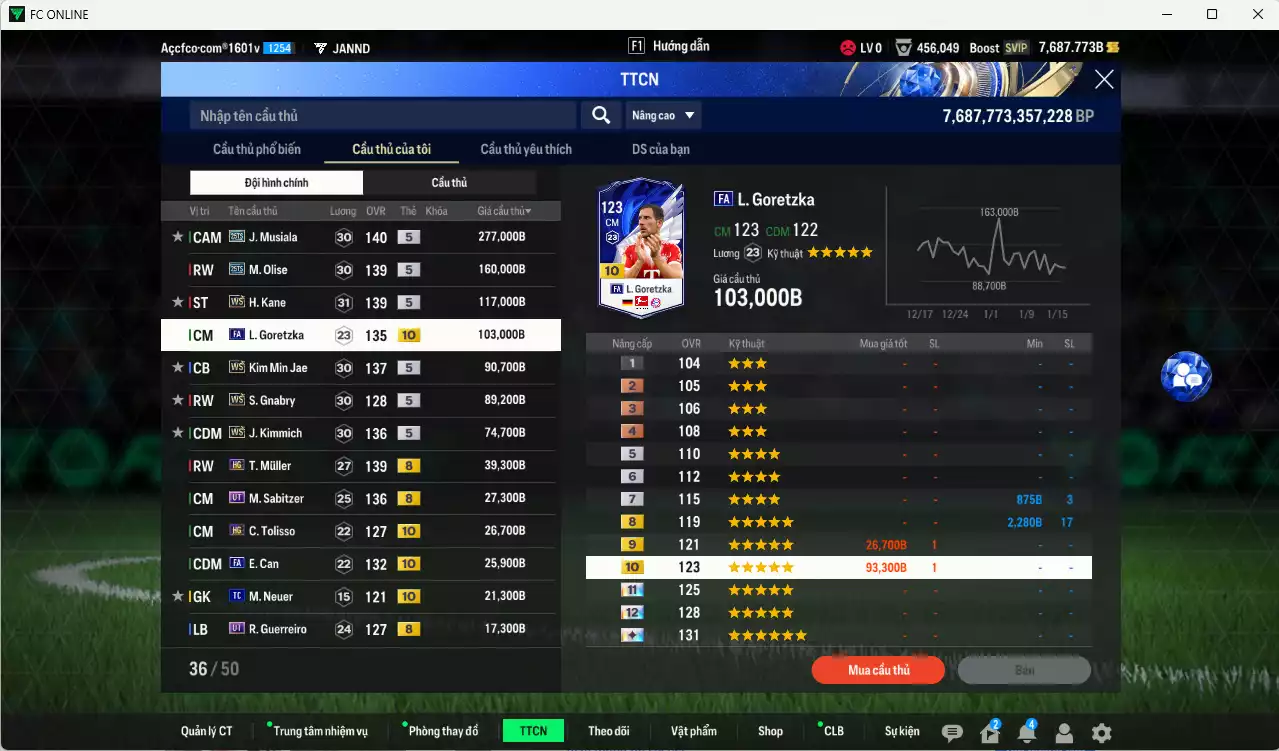Close the TTCN window

click(1103, 80)
